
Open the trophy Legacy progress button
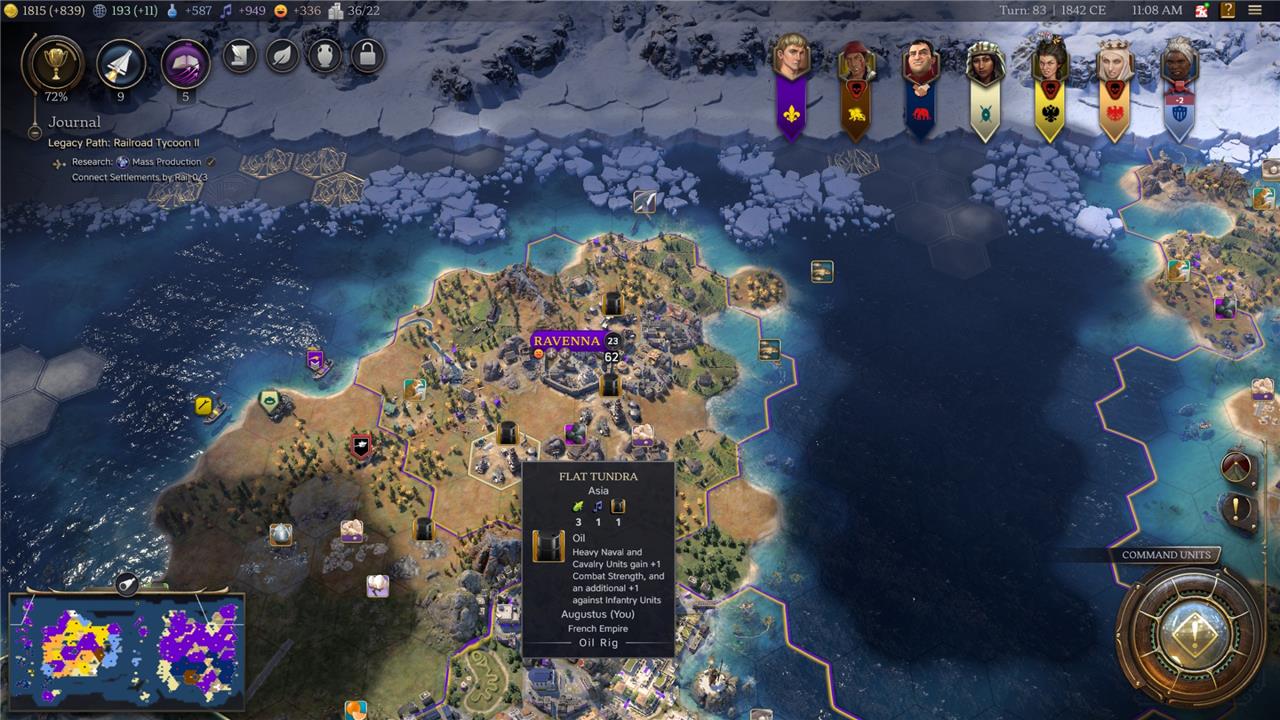[50, 62]
